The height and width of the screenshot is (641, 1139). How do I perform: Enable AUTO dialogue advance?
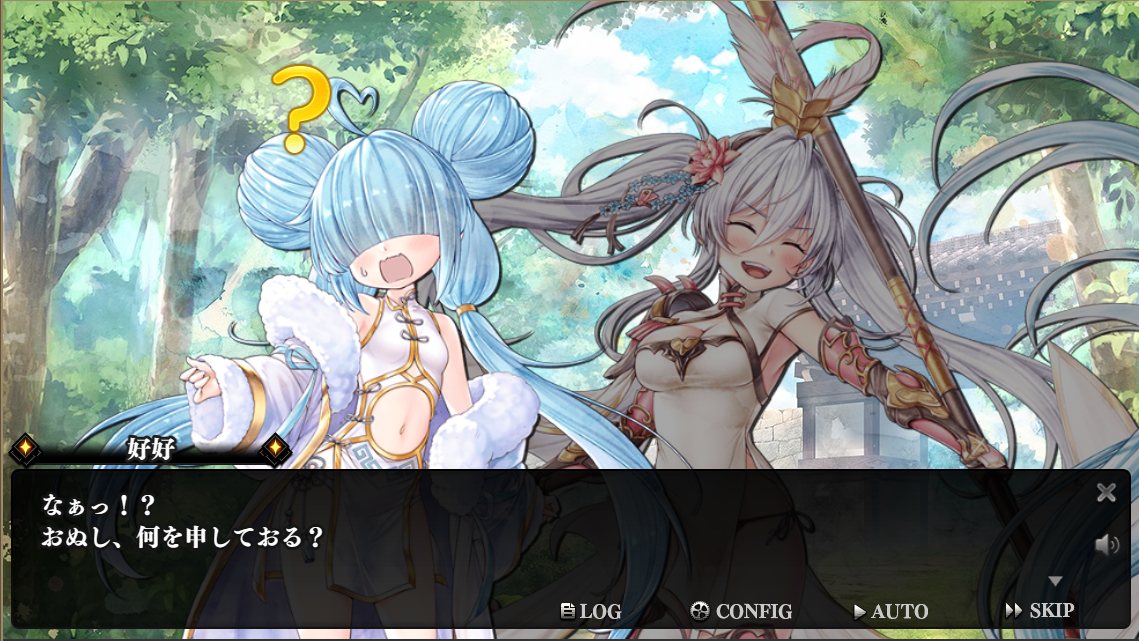tap(890, 611)
